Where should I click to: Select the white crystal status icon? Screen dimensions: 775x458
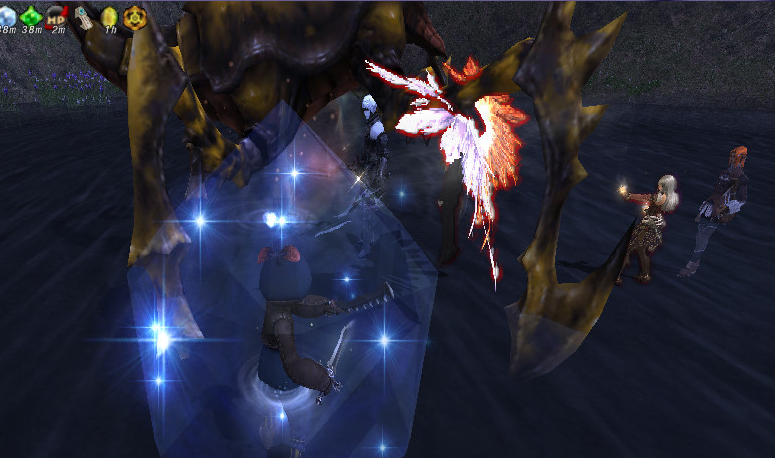7,14
